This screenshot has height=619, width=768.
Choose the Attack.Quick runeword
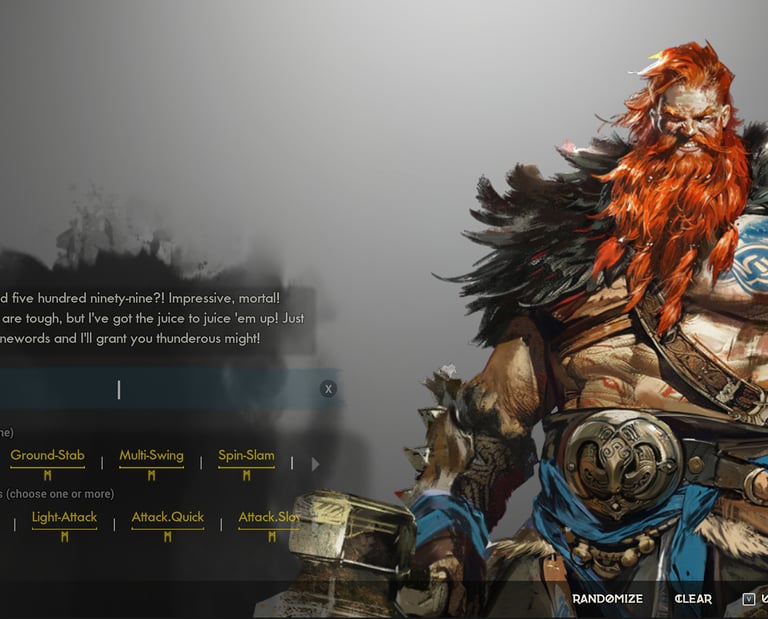[167, 518]
